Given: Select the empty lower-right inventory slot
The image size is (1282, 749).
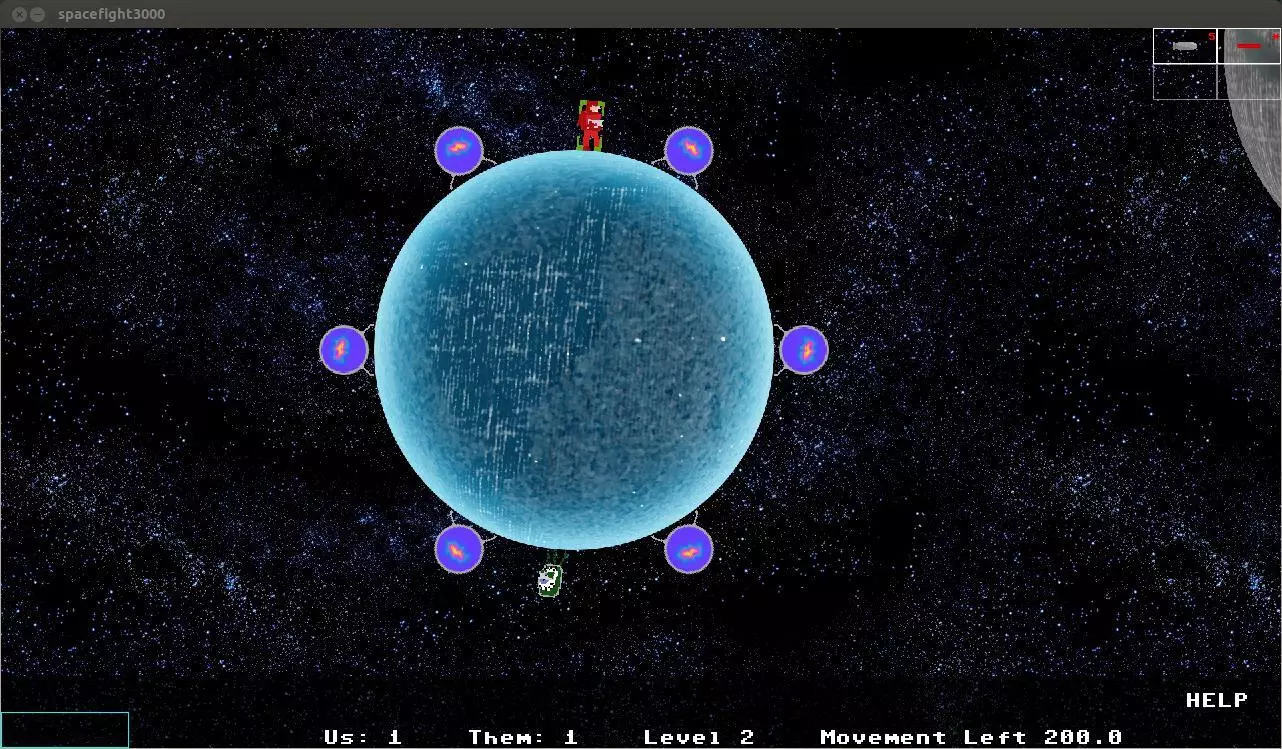Looking at the screenshot, I should tap(1248, 80).
